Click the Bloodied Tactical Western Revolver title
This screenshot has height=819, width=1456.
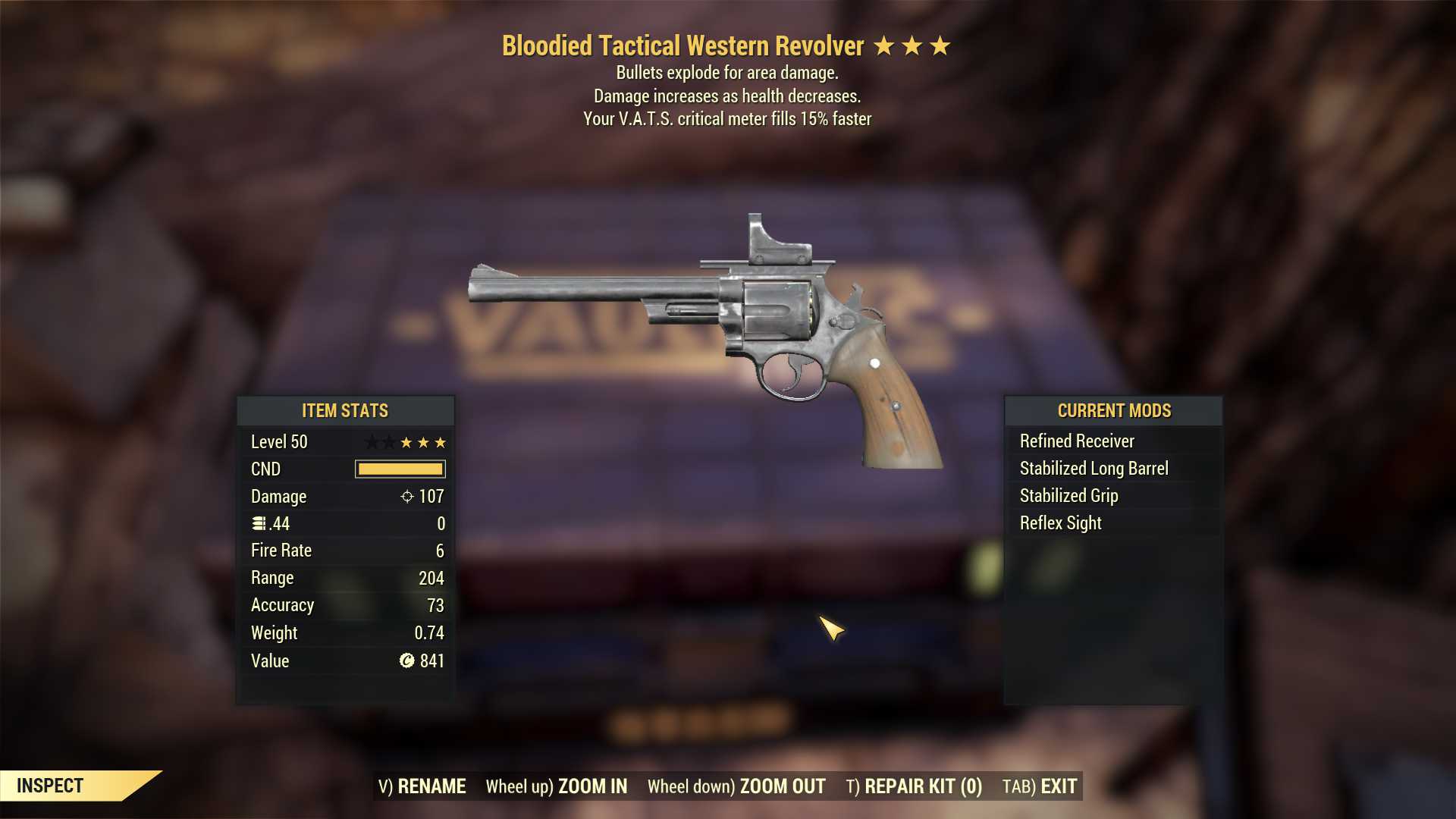point(681,45)
